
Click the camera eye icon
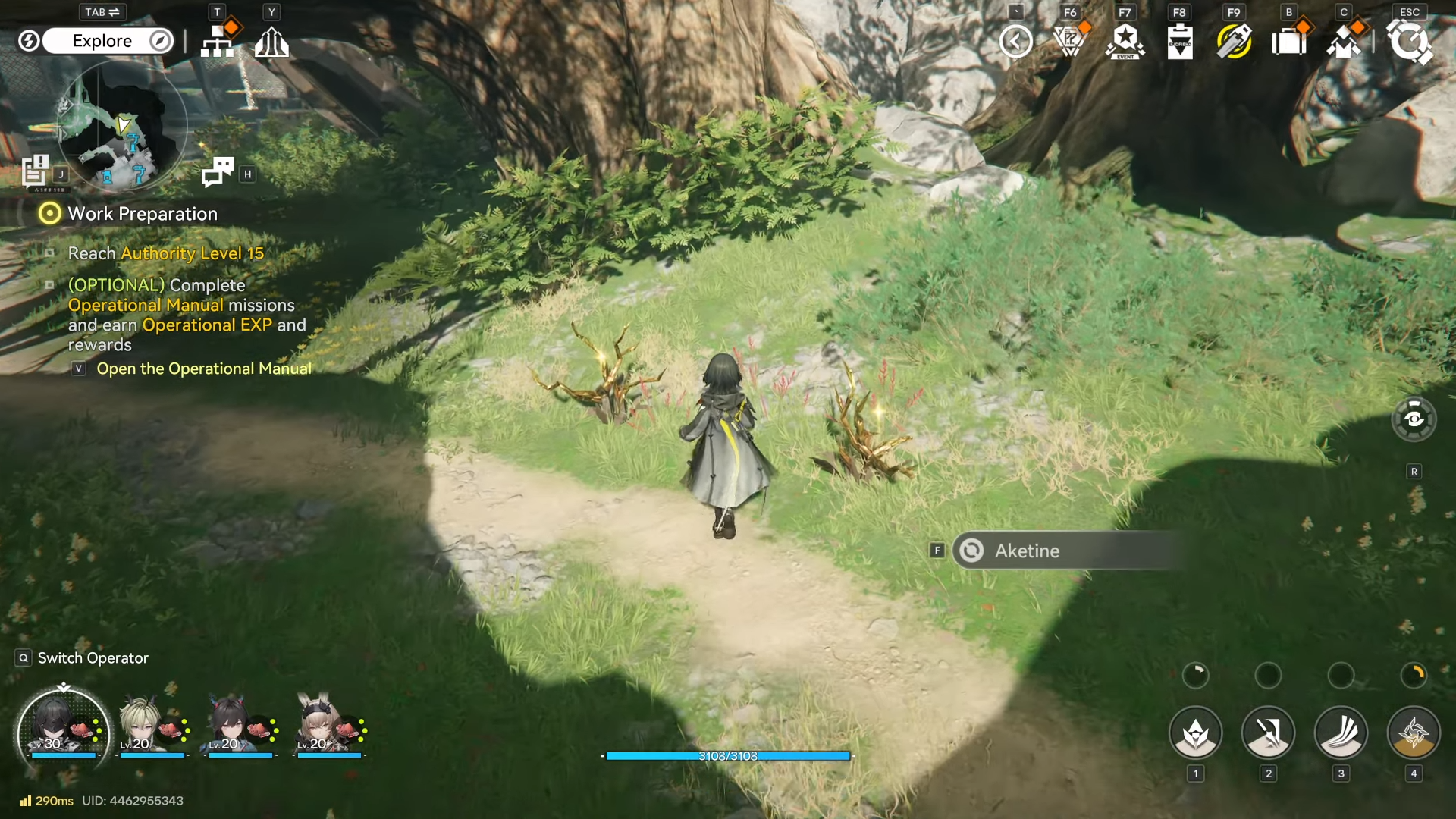point(1414,419)
